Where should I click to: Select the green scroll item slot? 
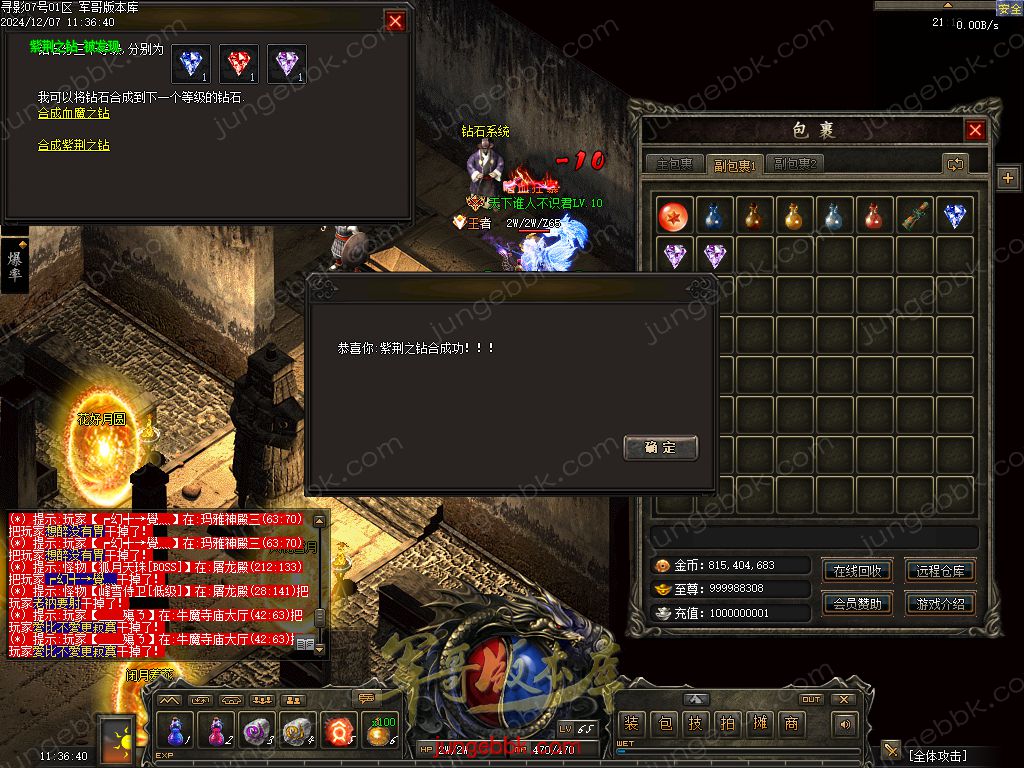(x=915, y=216)
